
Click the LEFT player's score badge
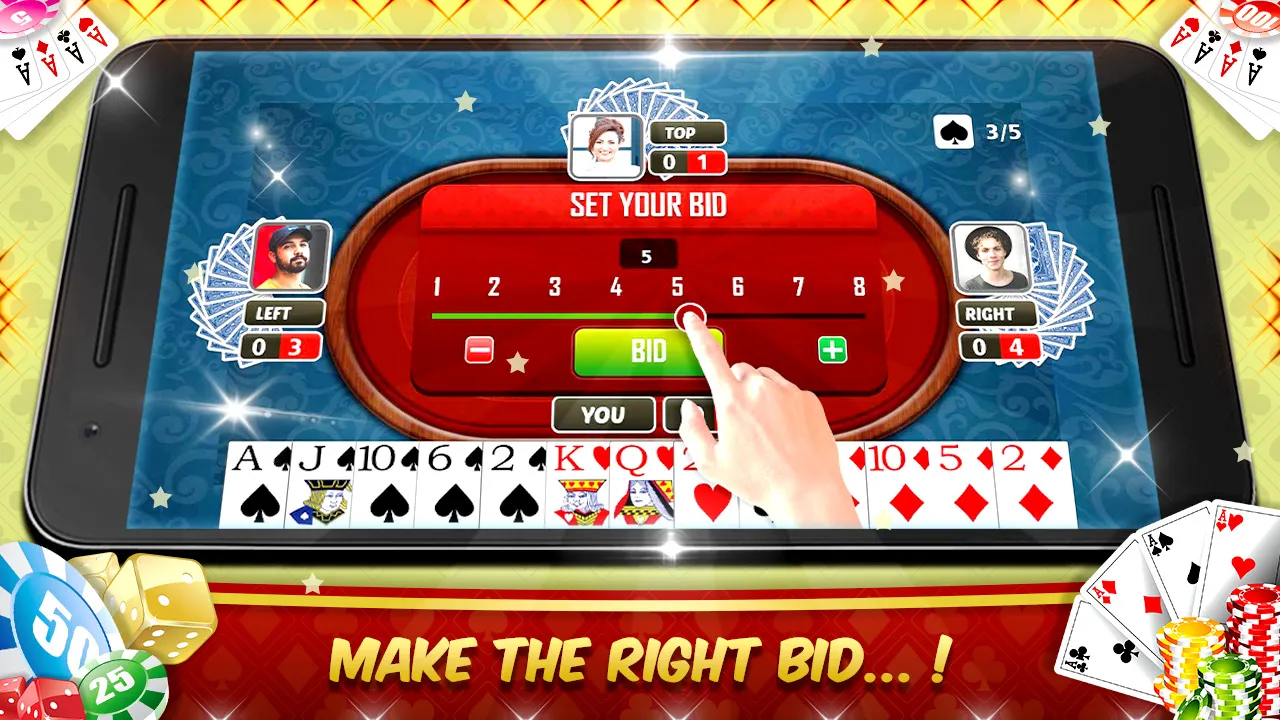click(x=283, y=346)
